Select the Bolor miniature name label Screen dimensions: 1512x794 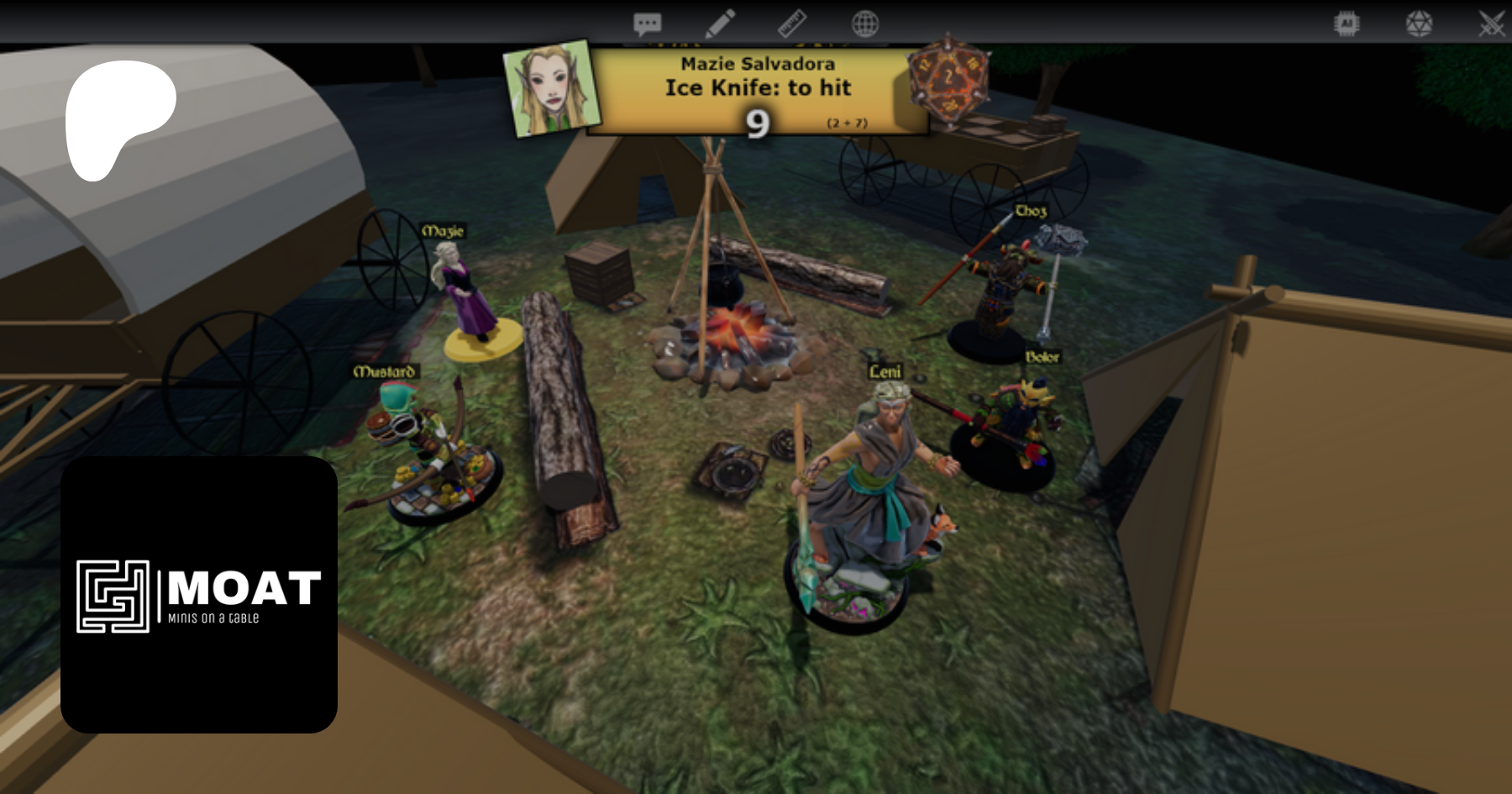coord(1042,357)
